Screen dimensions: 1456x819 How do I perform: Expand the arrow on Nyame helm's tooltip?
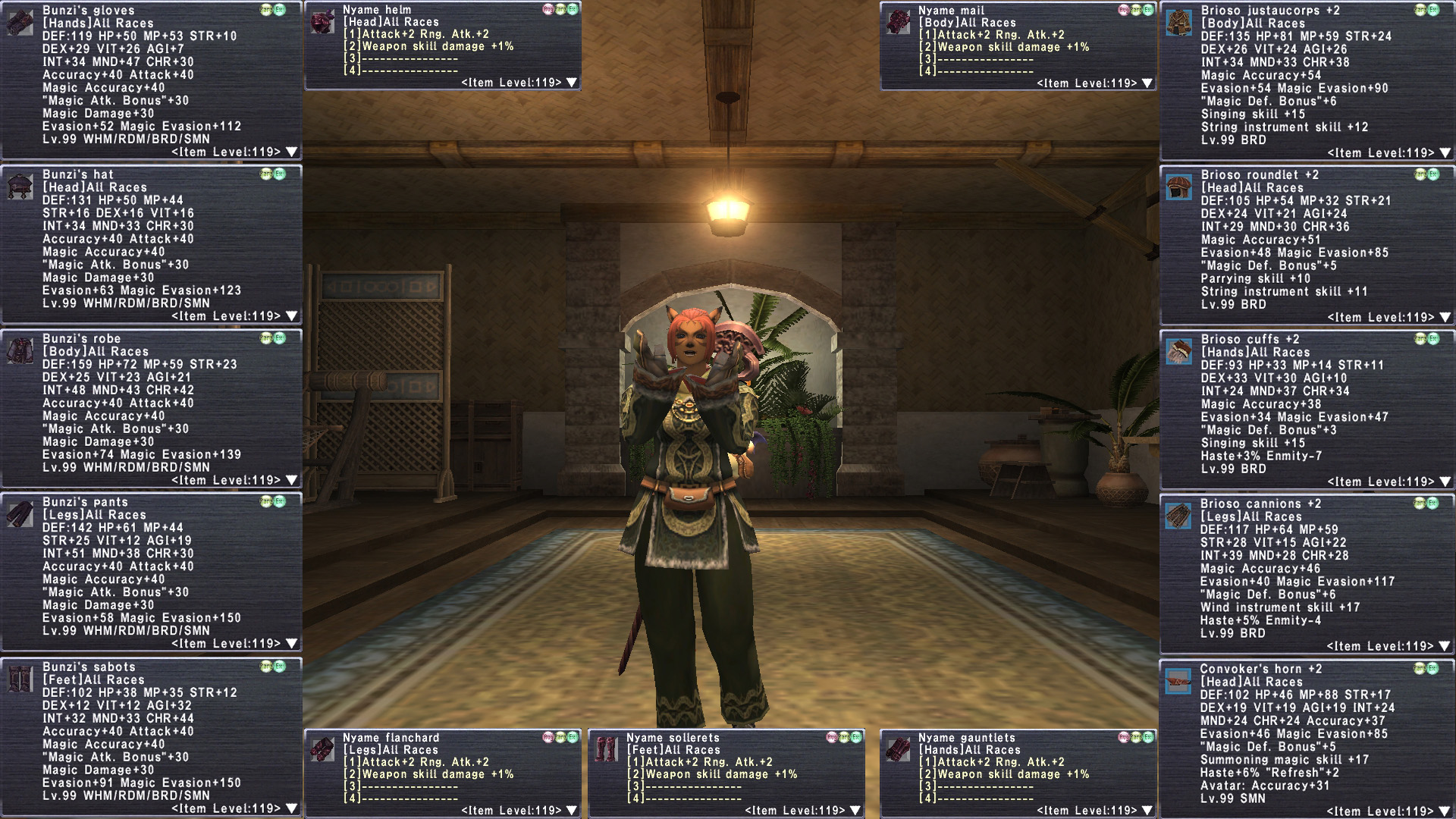coord(572,83)
